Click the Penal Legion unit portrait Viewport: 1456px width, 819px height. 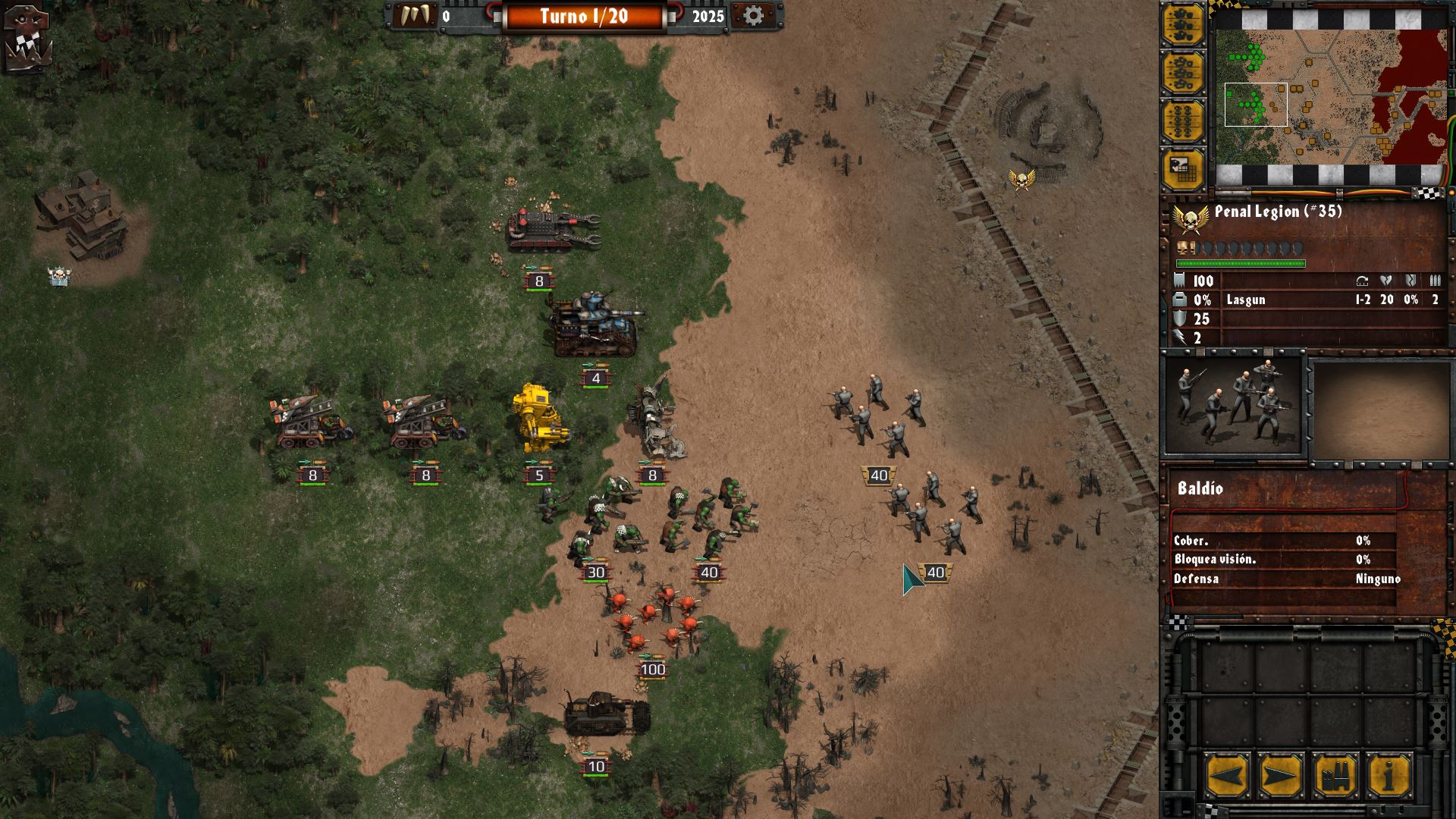click(x=1234, y=405)
